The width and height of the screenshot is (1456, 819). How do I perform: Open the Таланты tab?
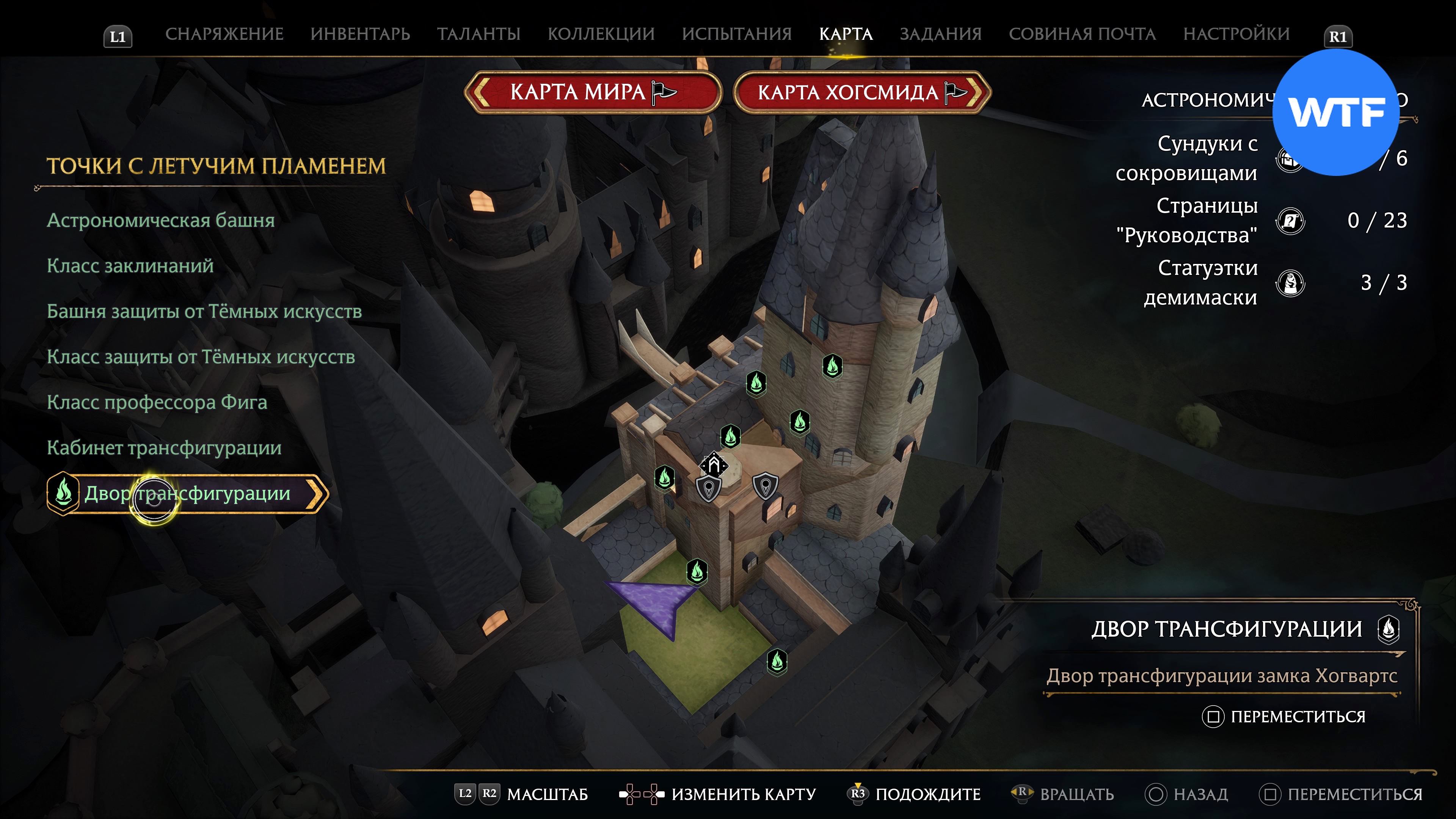(478, 34)
